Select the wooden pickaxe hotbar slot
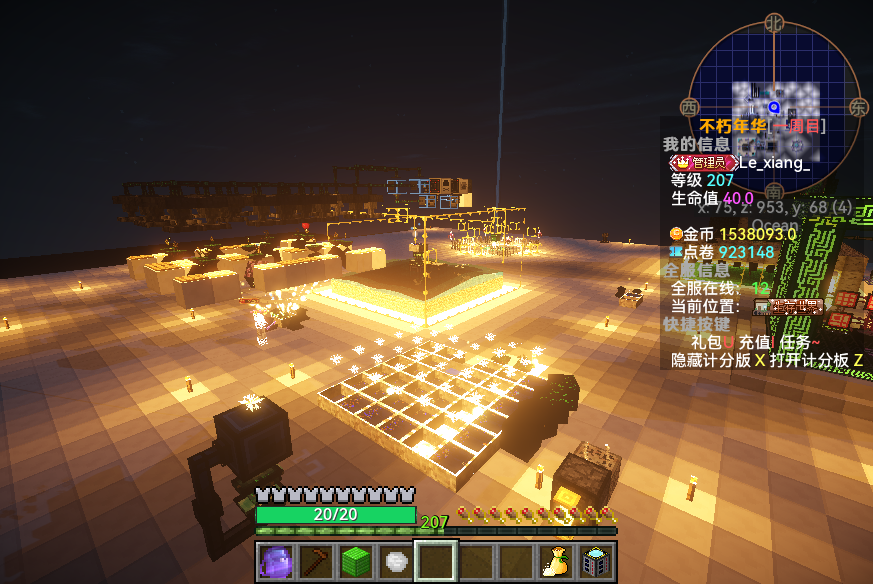The image size is (873, 584). (316, 561)
